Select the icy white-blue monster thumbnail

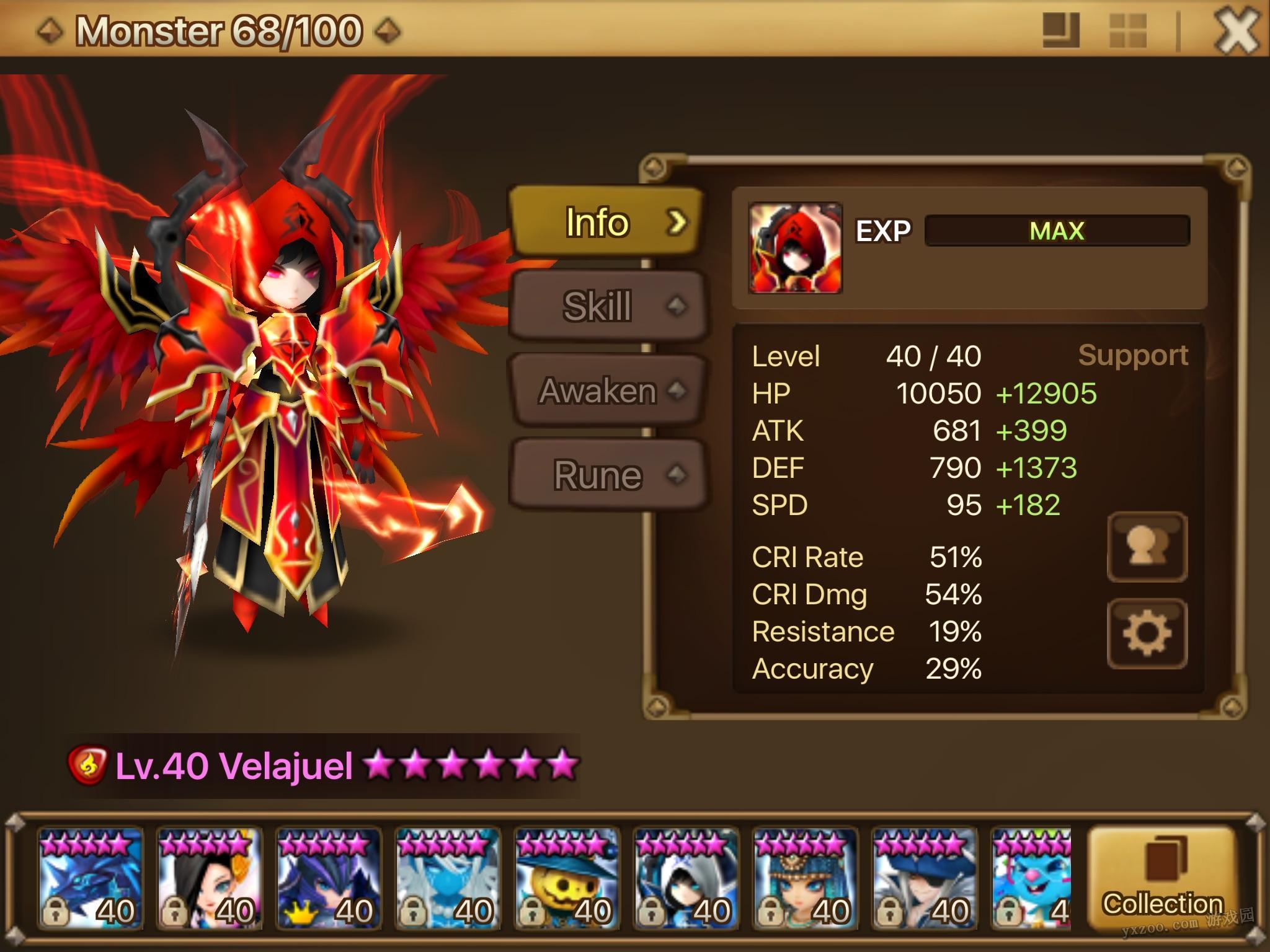coord(448,878)
